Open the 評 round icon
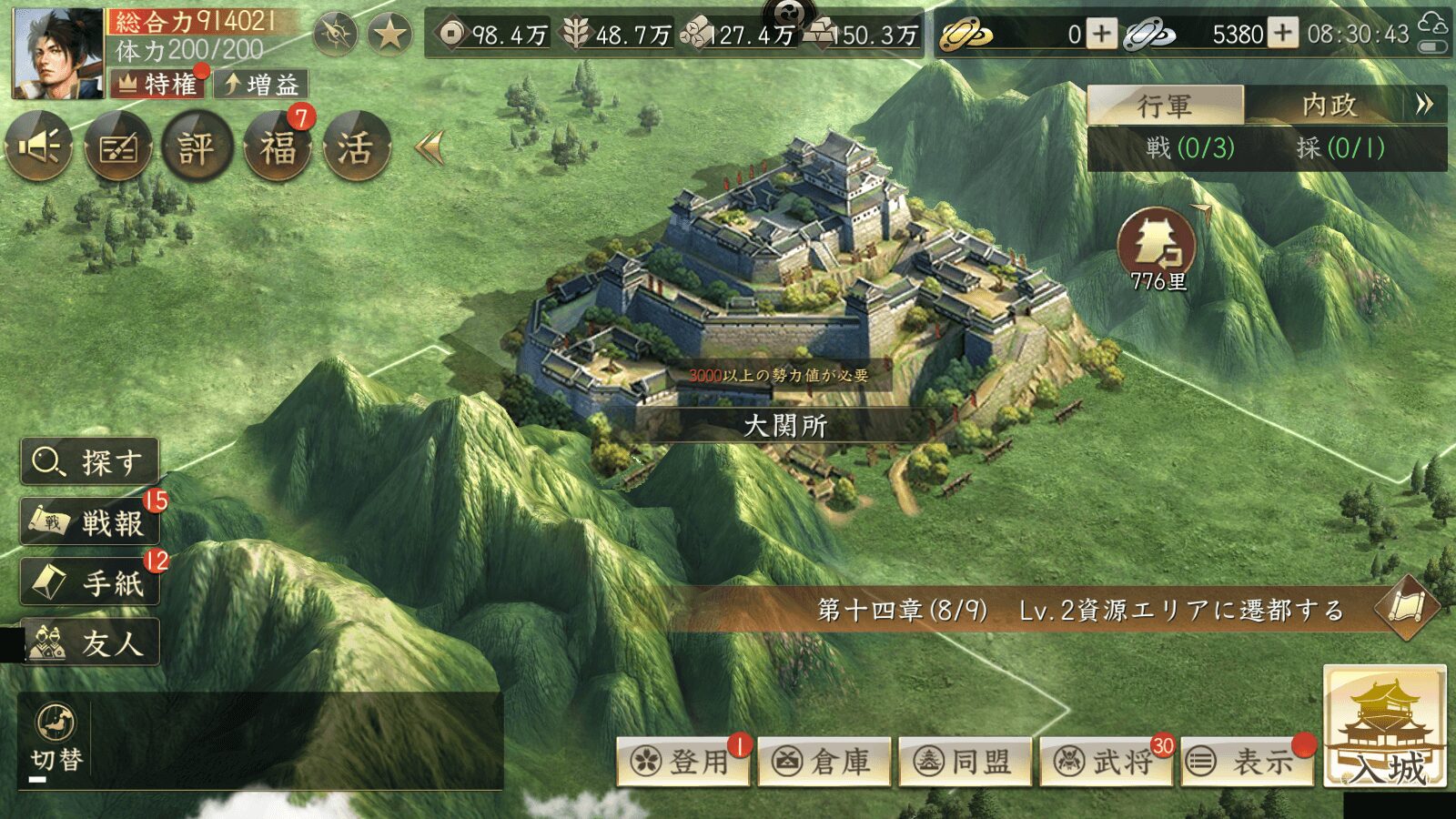This screenshot has width=1456, height=819. pos(197,147)
